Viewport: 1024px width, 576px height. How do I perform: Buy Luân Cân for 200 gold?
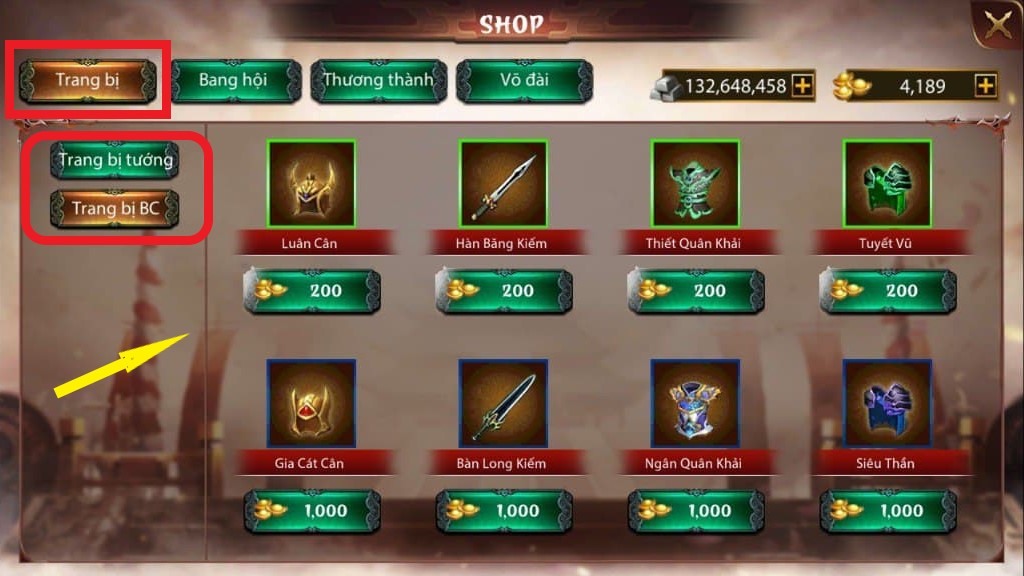pos(312,291)
